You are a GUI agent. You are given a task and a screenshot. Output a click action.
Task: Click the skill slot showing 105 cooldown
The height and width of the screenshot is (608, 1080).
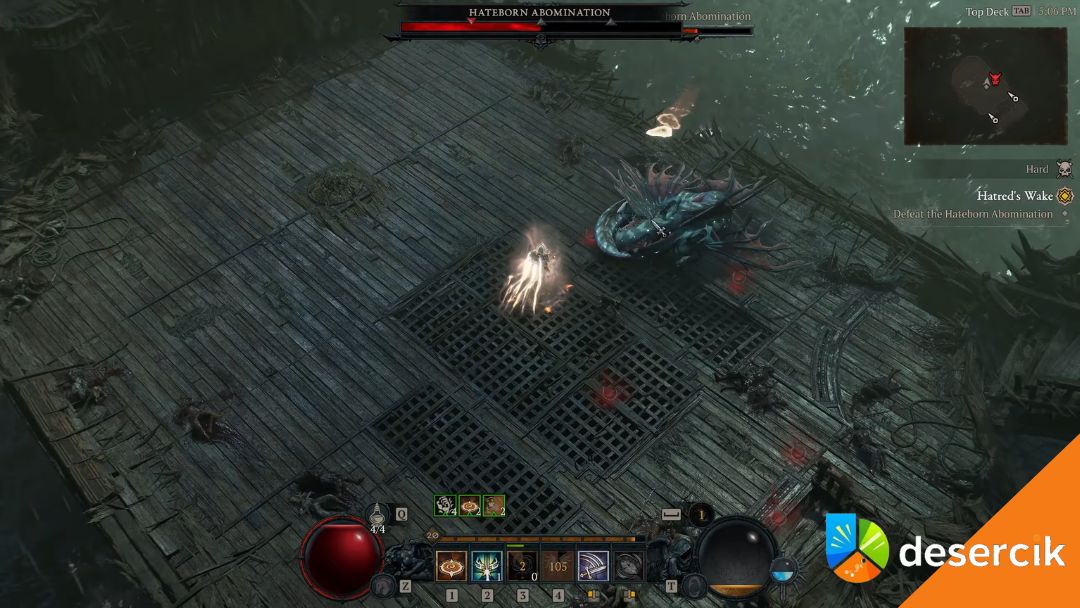[558, 566]
